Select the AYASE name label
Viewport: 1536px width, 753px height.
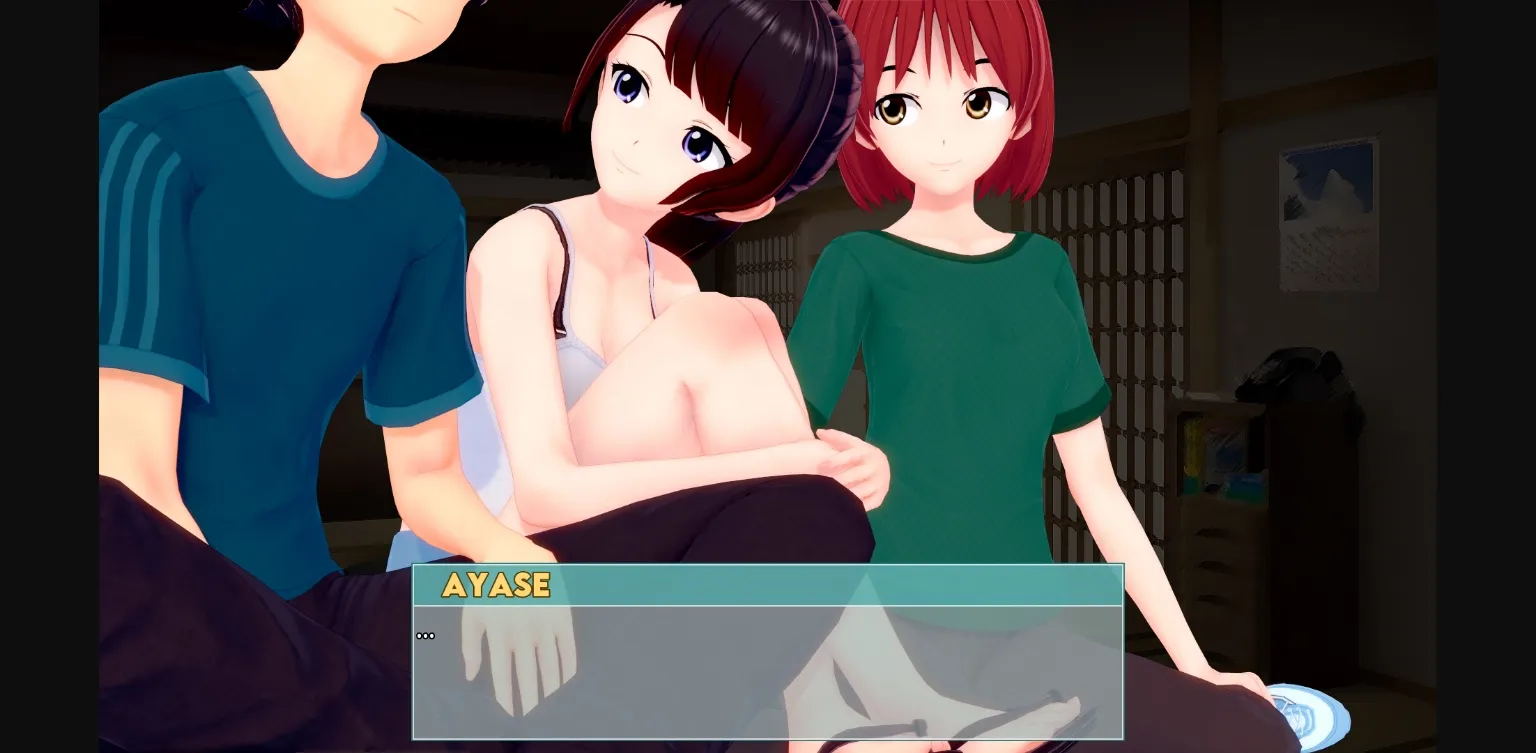point(497,586)
